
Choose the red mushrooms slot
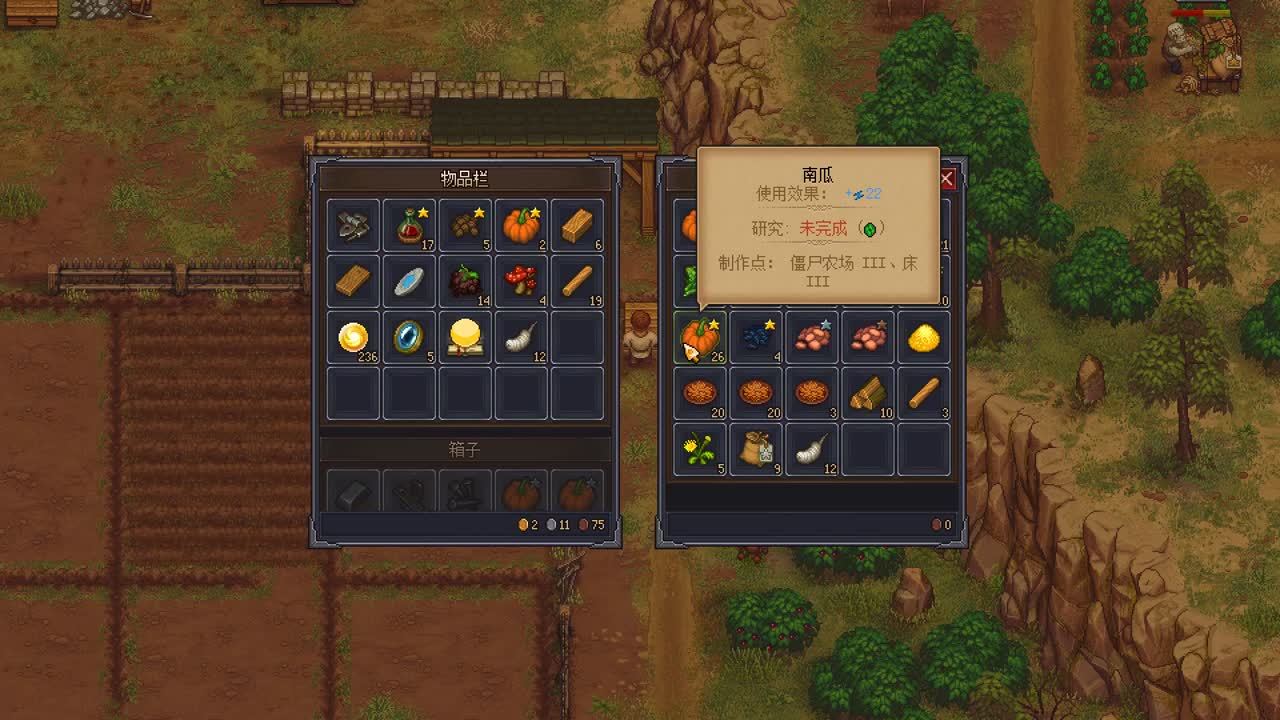[x=521, y=281]
